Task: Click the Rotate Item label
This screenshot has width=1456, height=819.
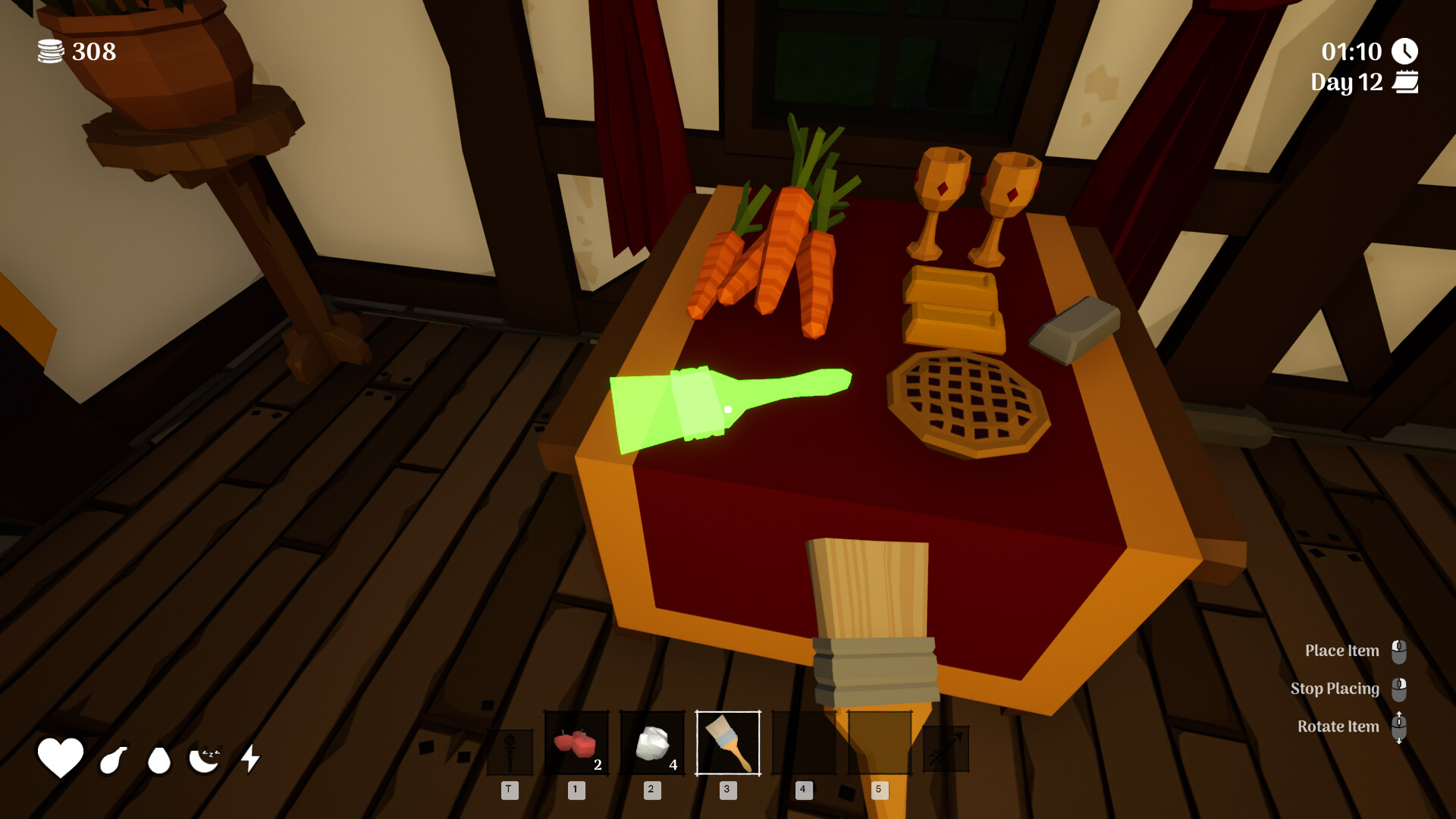Action: click(1338, 726)
